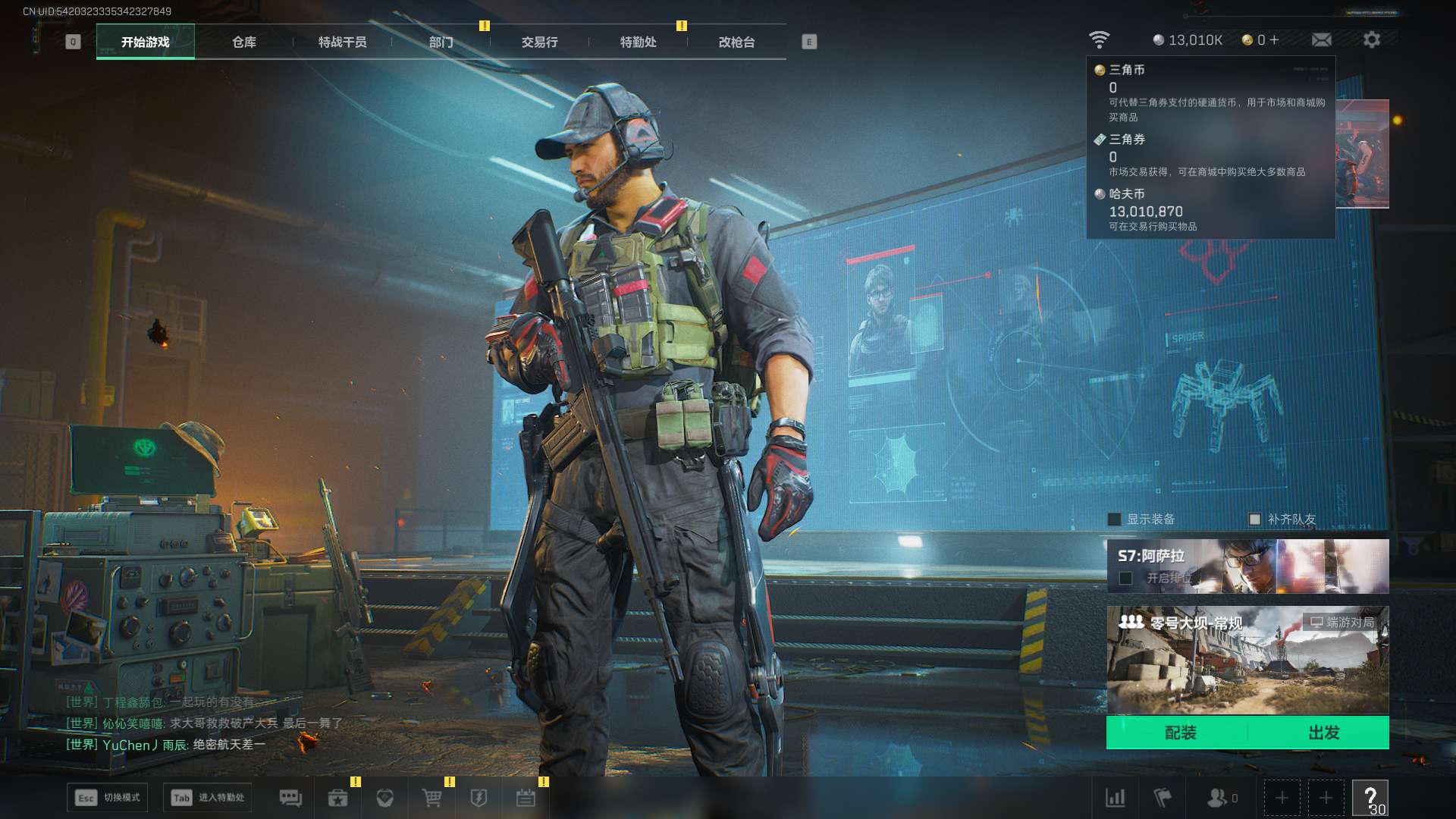Enable the 补齐队友 checkbox
The height and width of the screenshot is (819, 1456).
pos(1254,519)
